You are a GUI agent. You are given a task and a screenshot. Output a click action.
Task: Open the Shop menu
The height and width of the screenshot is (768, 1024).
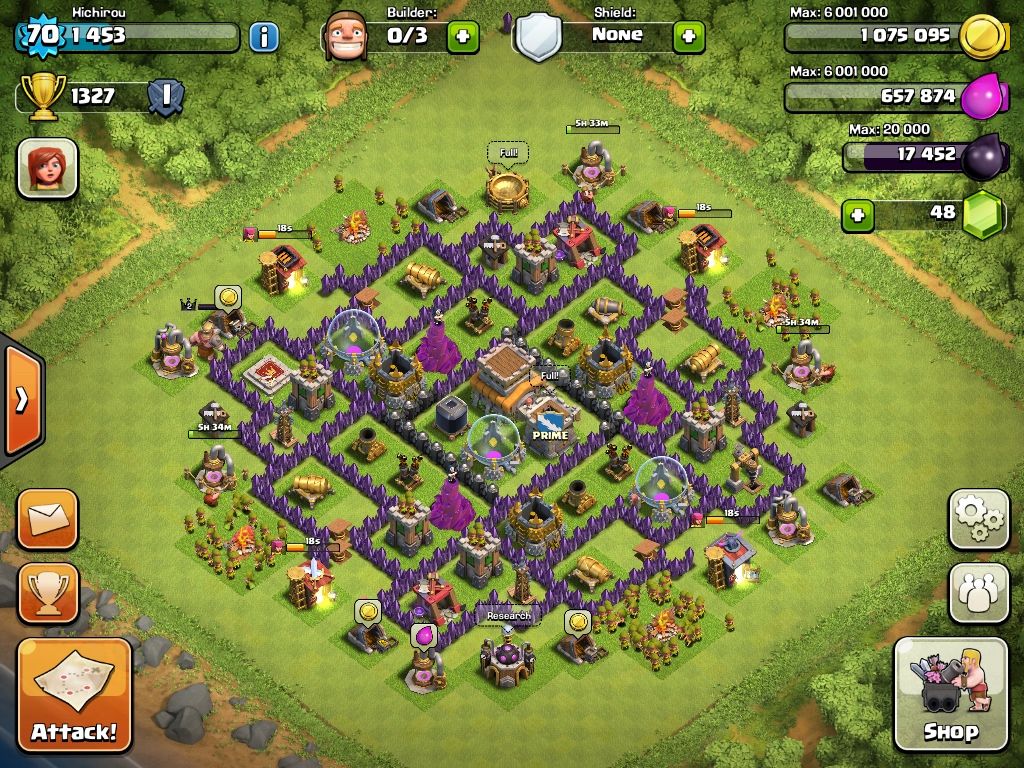(950, 694)
